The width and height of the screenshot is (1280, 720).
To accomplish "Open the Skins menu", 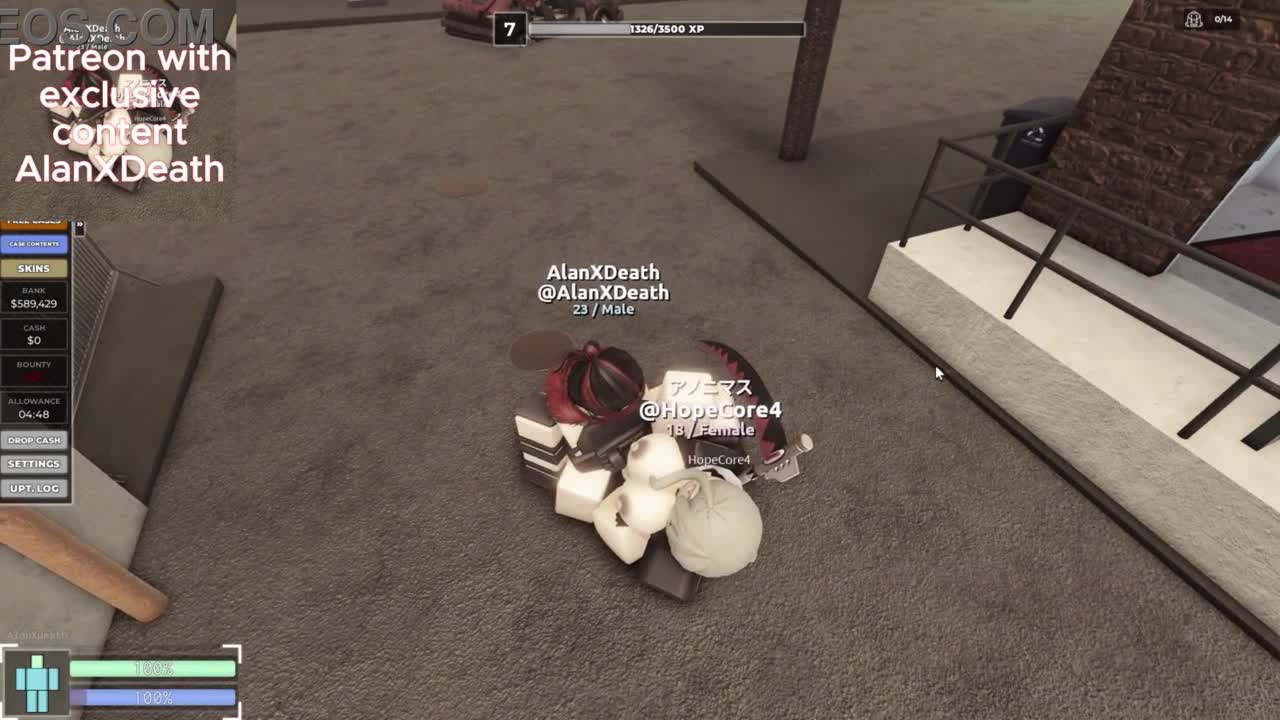I will (34, 268).
